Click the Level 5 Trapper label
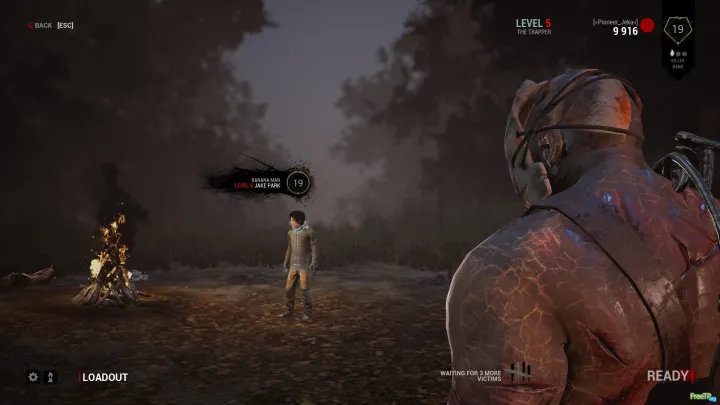This screenshot has height=405, width=720. (x=533, y=26)
